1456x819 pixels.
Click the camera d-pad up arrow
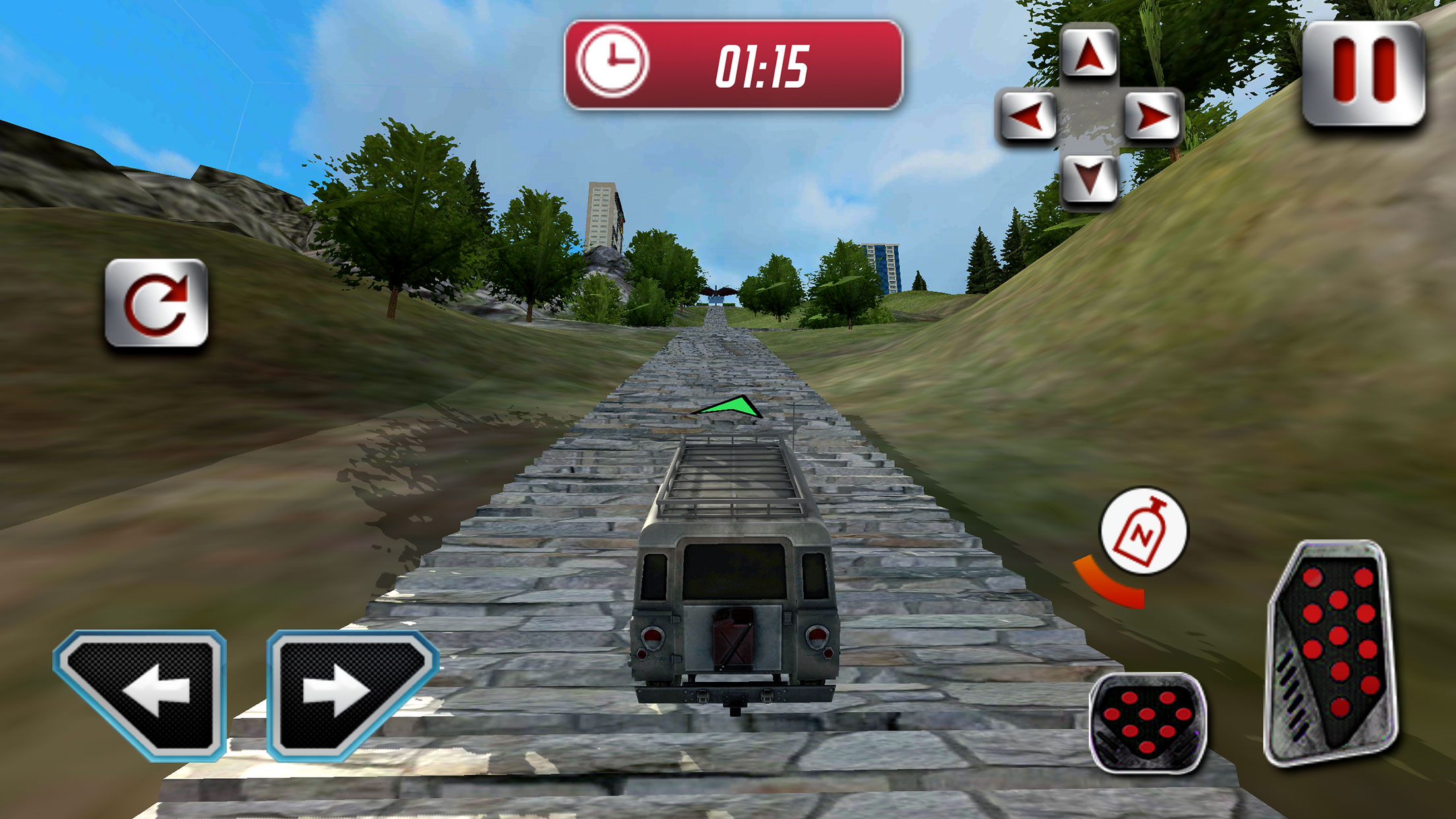(1089, 53)
